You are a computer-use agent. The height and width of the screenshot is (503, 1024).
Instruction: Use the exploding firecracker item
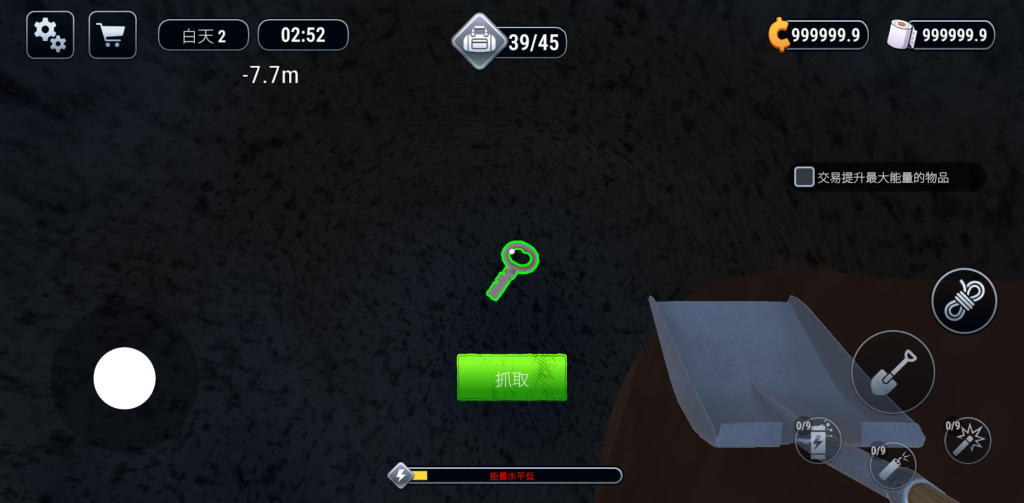[x=968, y=441]
